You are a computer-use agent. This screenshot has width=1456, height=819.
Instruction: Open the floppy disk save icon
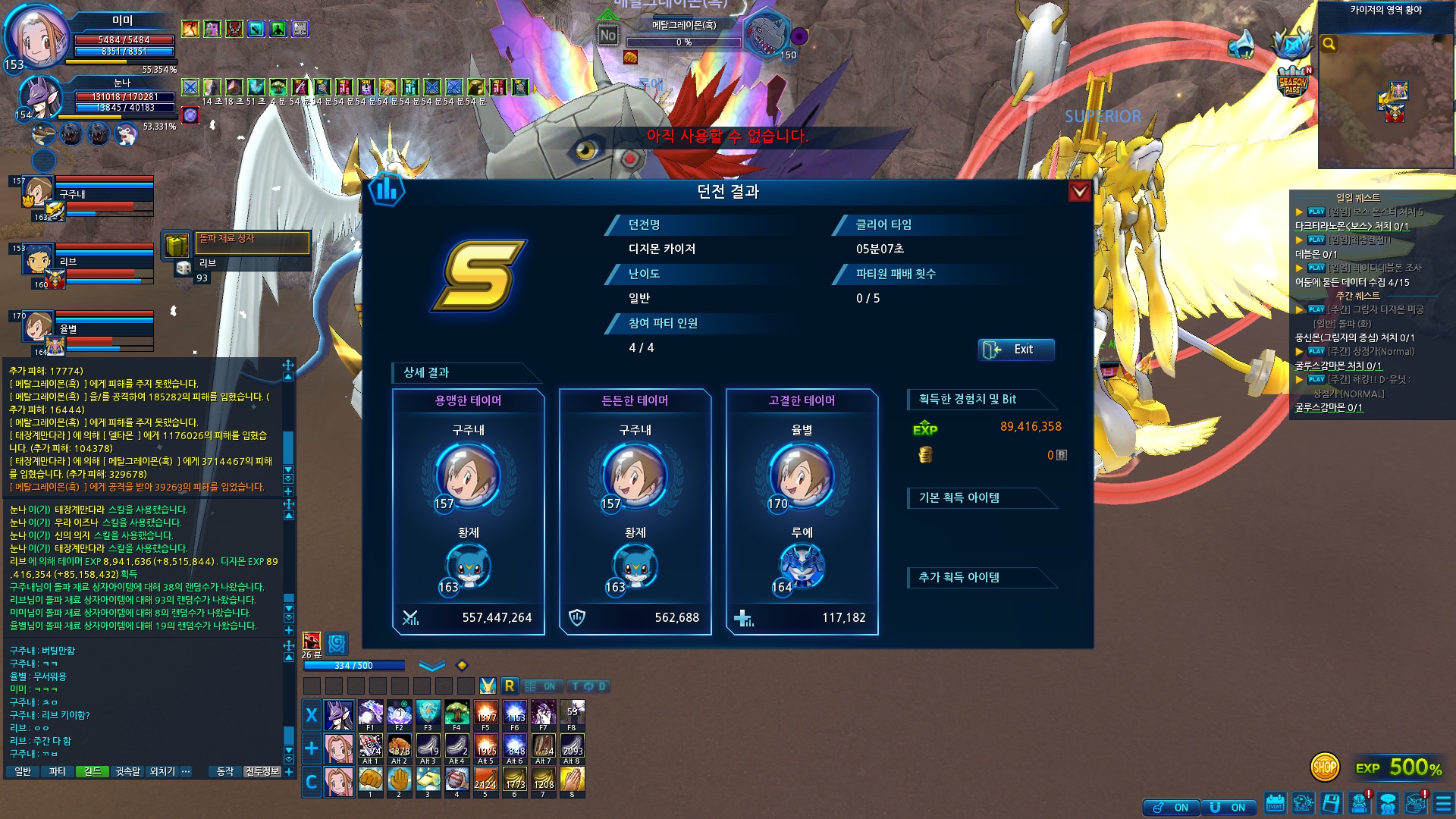click(1331, 803)
